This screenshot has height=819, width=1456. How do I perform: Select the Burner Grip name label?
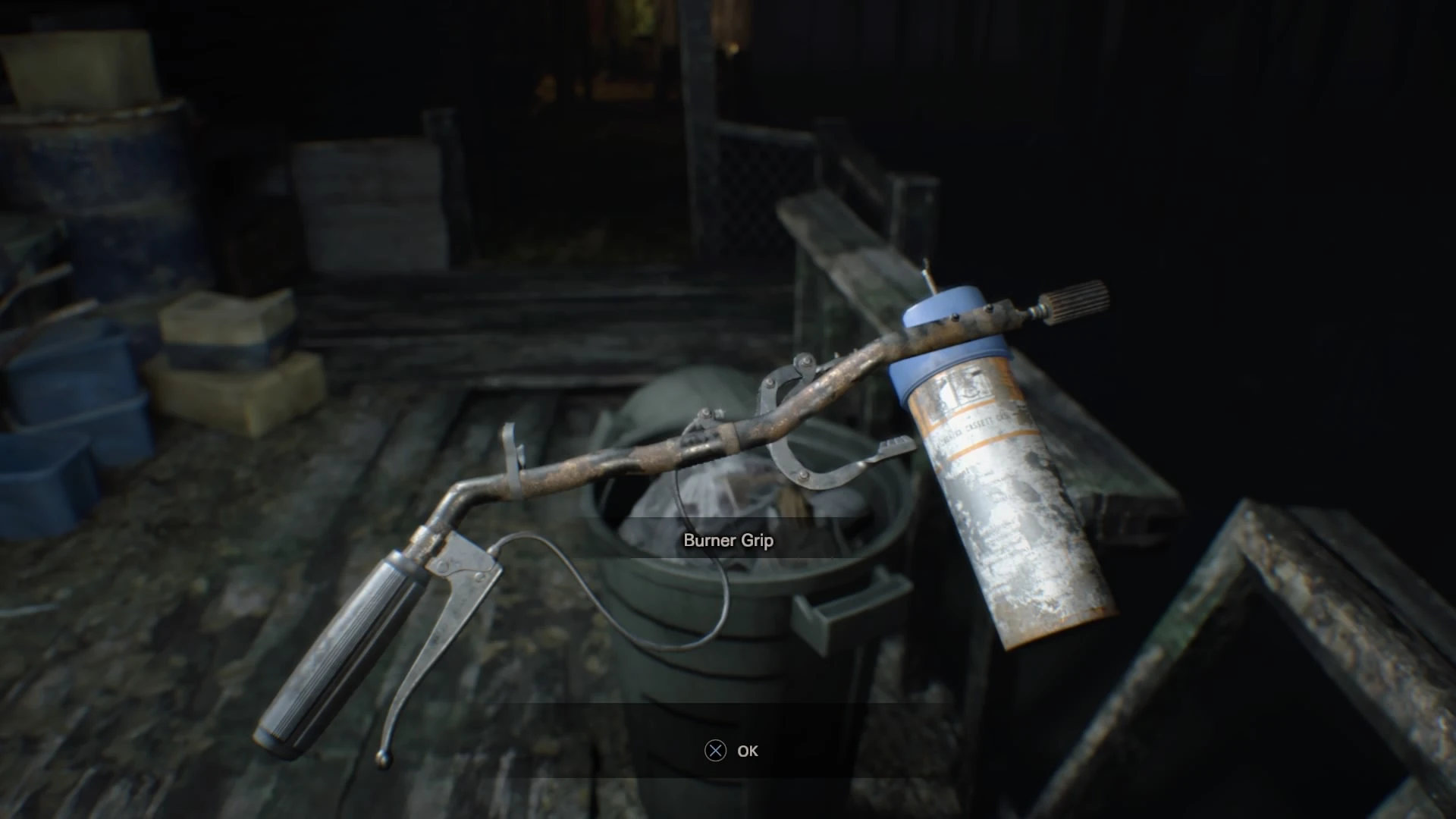click(x=728, y=541)
